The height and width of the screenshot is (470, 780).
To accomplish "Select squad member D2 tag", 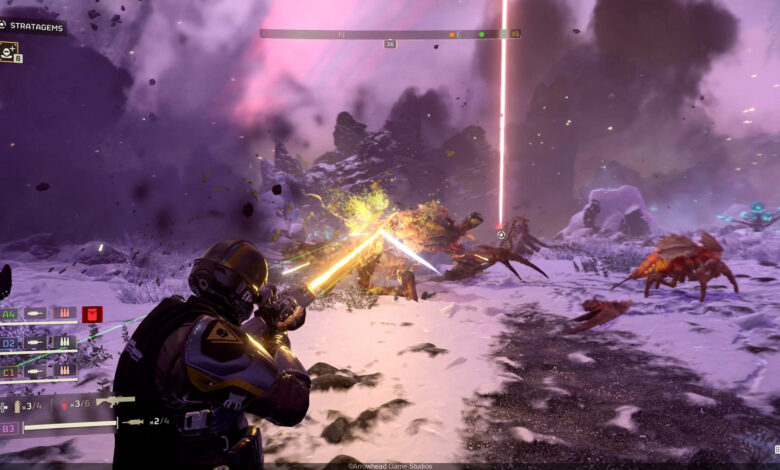I will 10,342.
